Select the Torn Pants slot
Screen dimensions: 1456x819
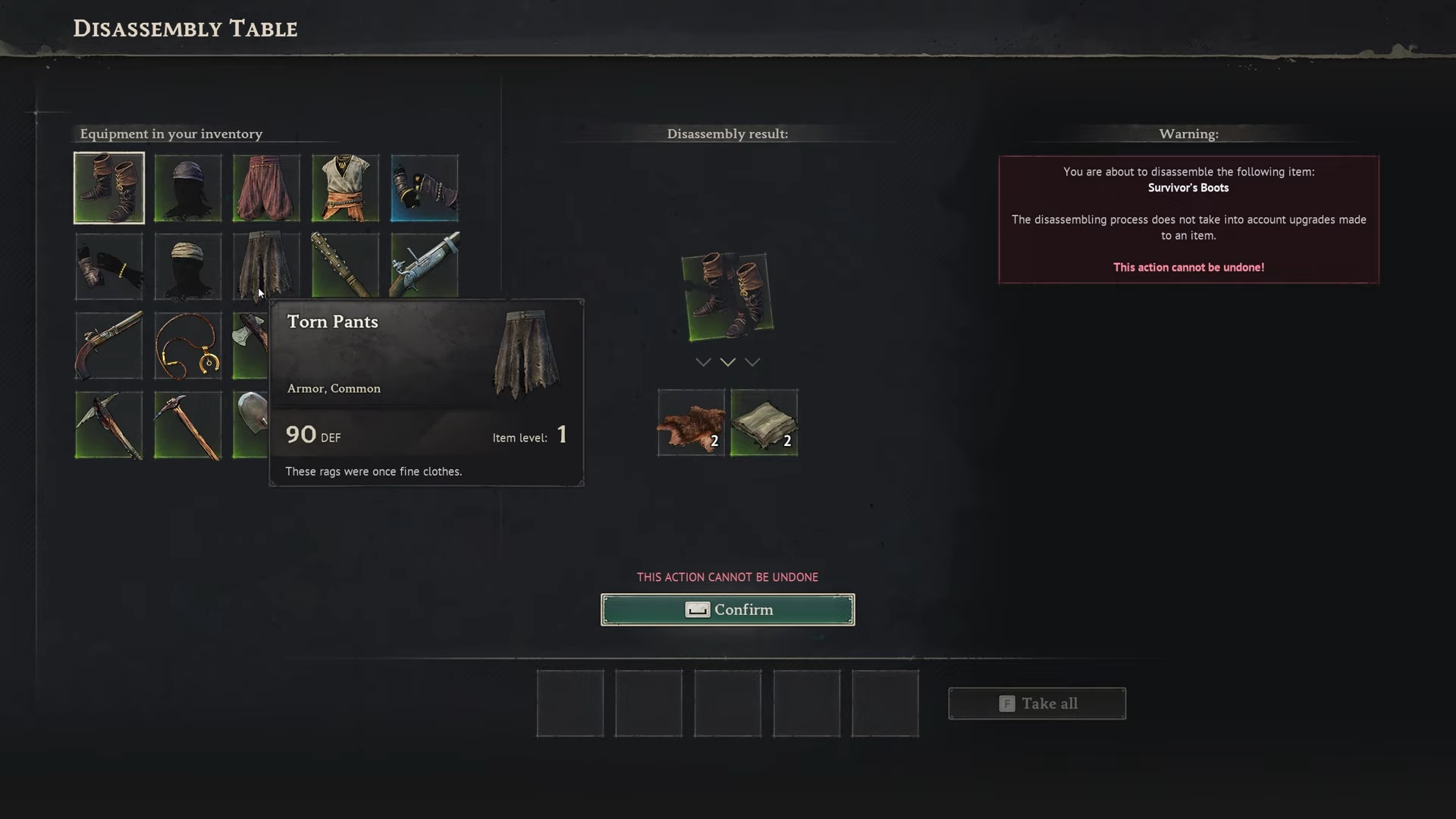pos(266,265)
